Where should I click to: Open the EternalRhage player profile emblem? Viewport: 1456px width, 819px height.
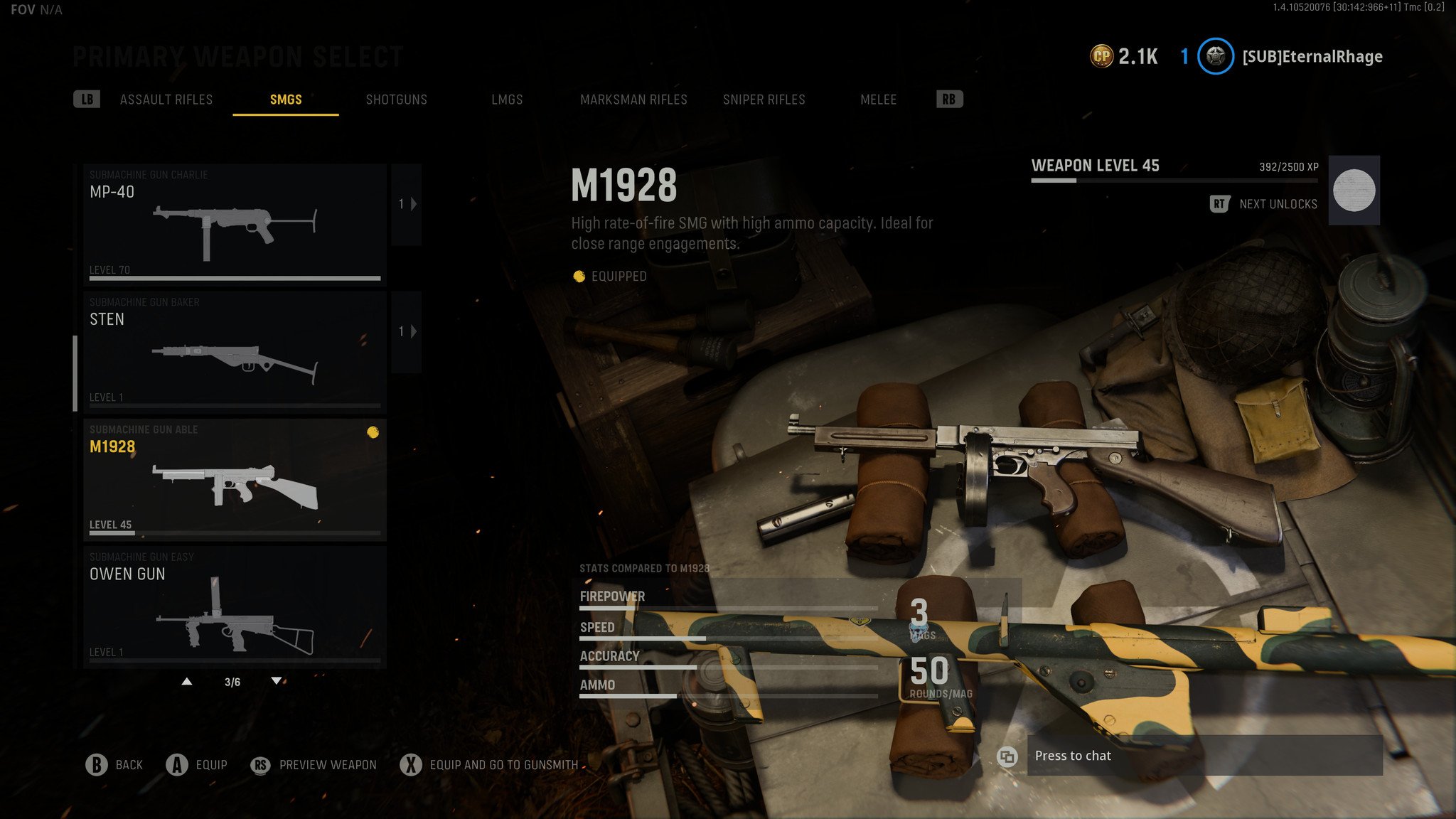1216,56
